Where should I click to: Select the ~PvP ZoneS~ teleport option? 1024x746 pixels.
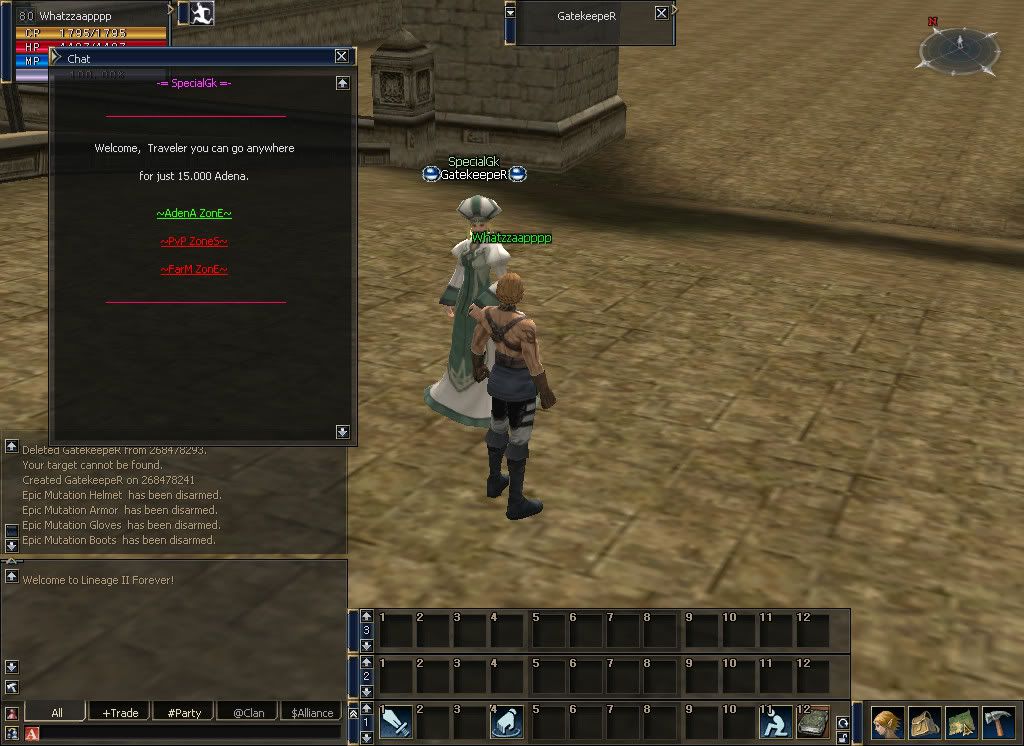coord(194,241)
